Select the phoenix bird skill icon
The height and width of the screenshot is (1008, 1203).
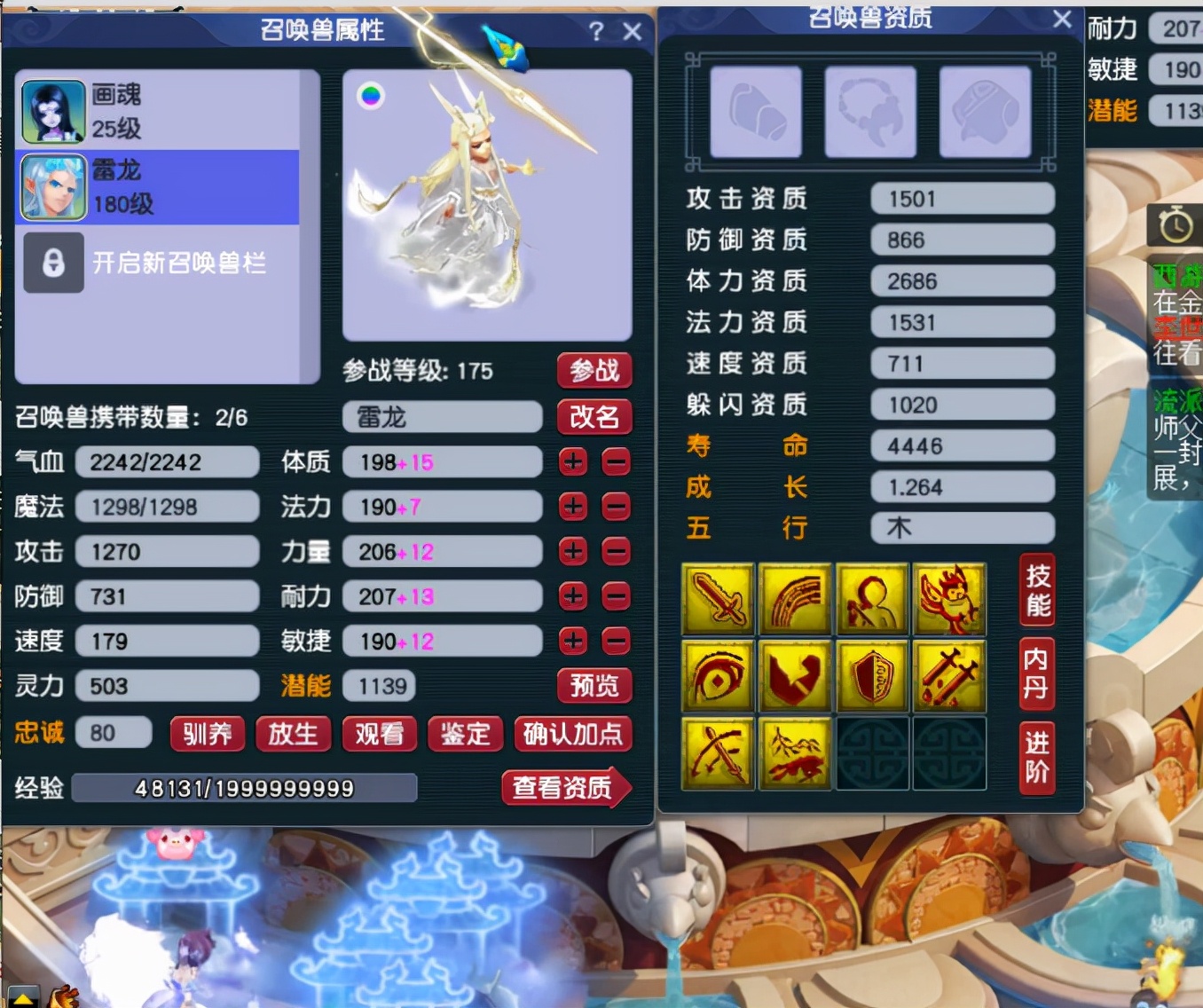[x=949, y=599]
